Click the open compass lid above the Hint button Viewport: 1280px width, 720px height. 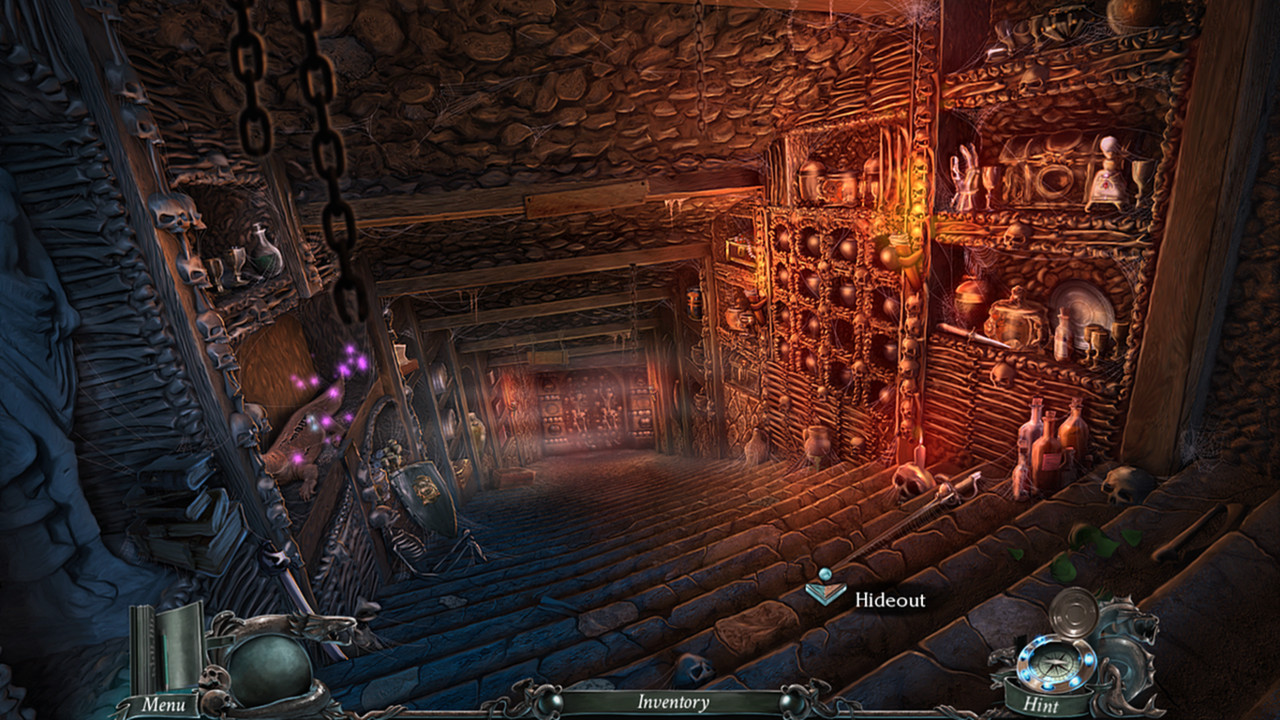(1073, 613)
